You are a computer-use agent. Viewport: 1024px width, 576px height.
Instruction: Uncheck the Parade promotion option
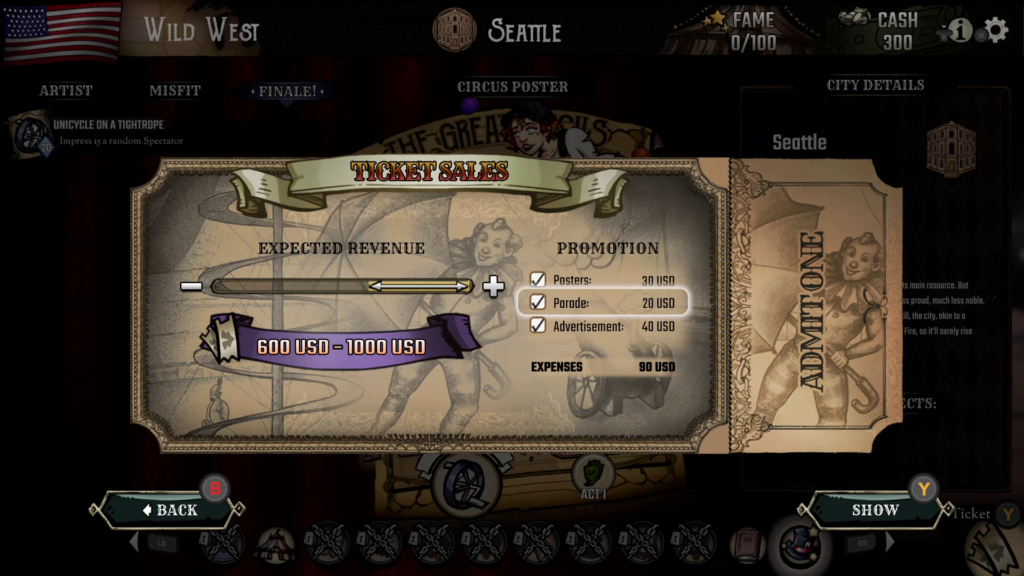pyautogui.click(x=538, y=302)
